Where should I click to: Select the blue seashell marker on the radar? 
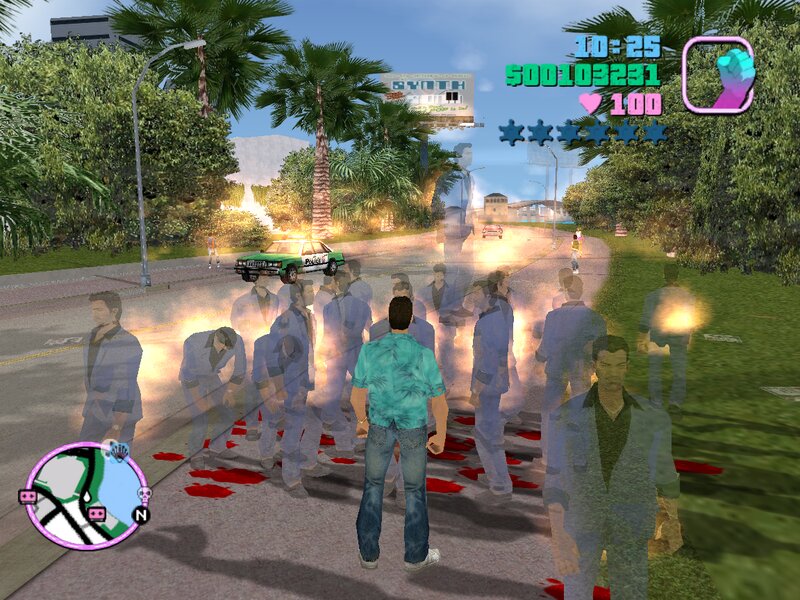coord(119,451)
